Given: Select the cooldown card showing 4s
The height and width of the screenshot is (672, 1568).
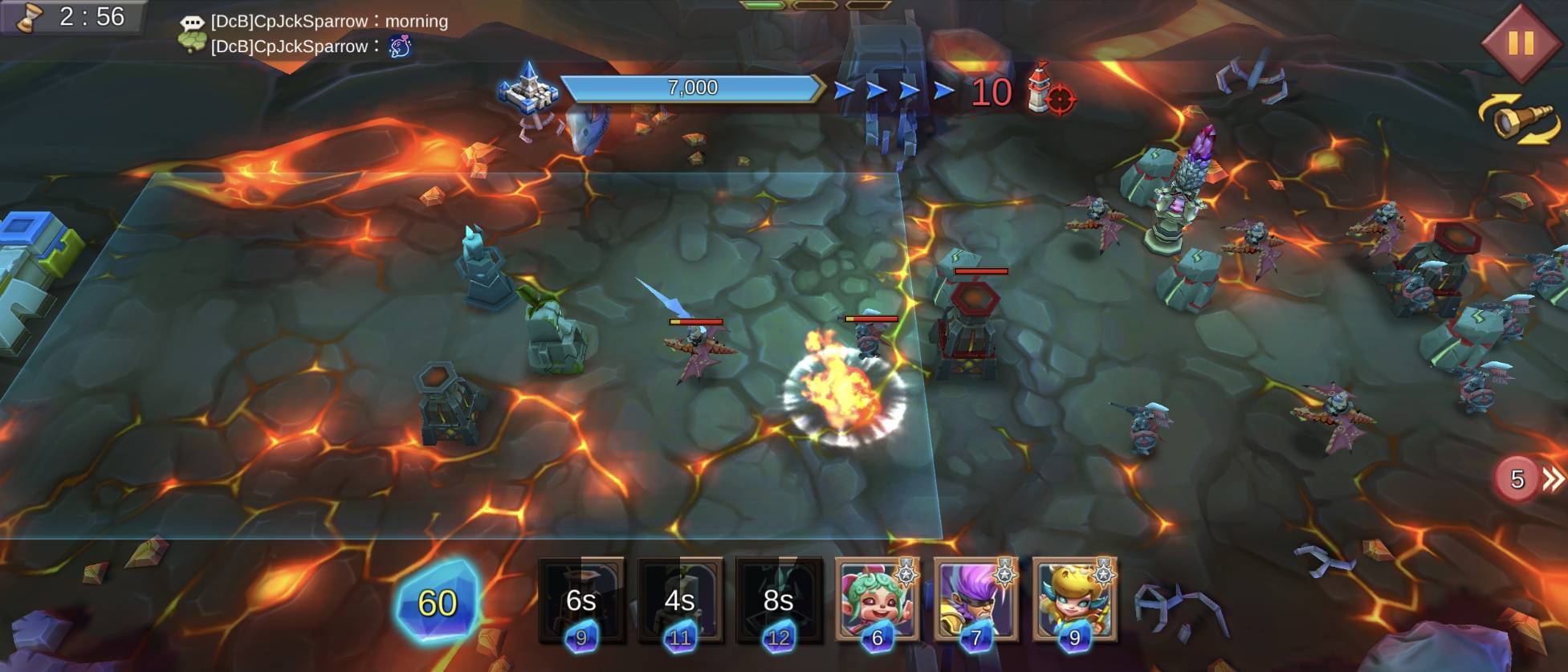Looking at the screenshot, I should click(x=680, y=600).
